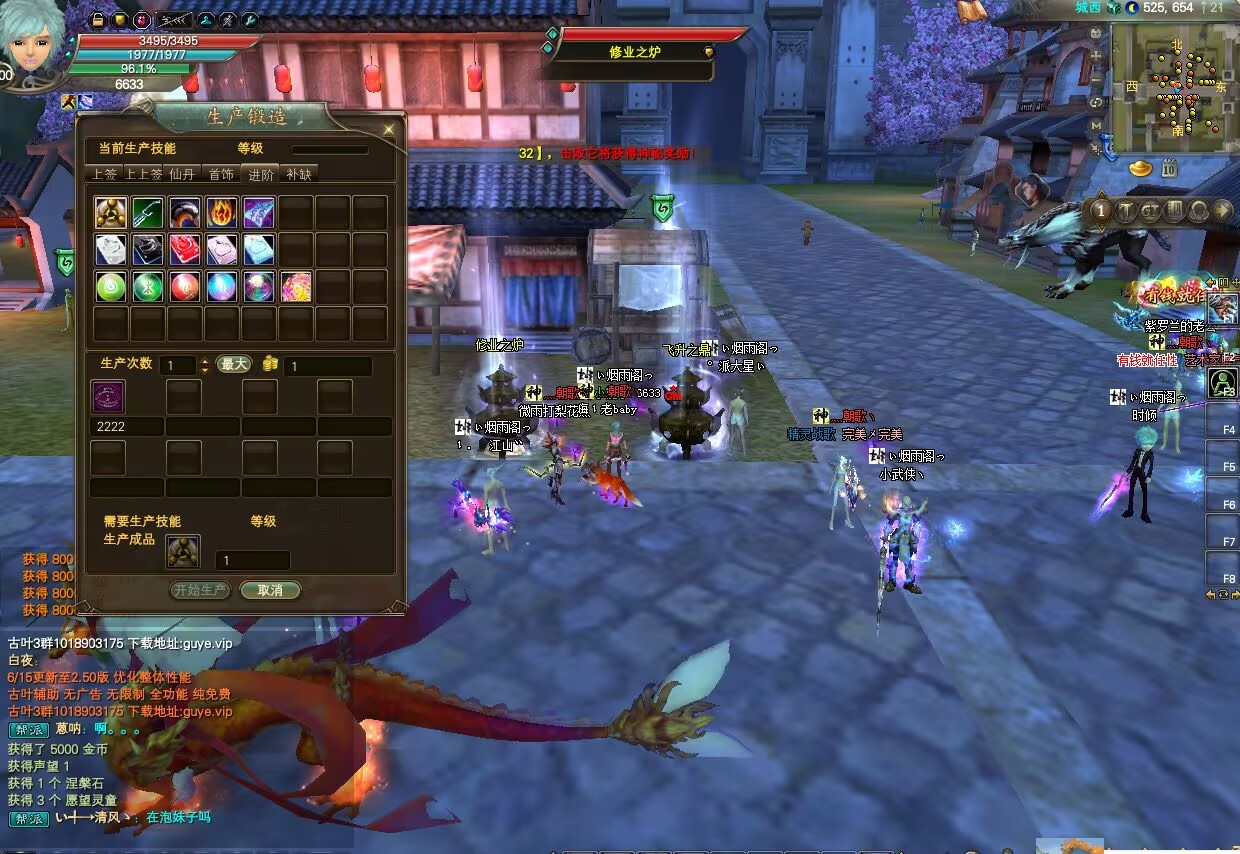The image size is (1240, 854).
Task: Switch to the 补缺 tab
Action: (x=298, y=174)
